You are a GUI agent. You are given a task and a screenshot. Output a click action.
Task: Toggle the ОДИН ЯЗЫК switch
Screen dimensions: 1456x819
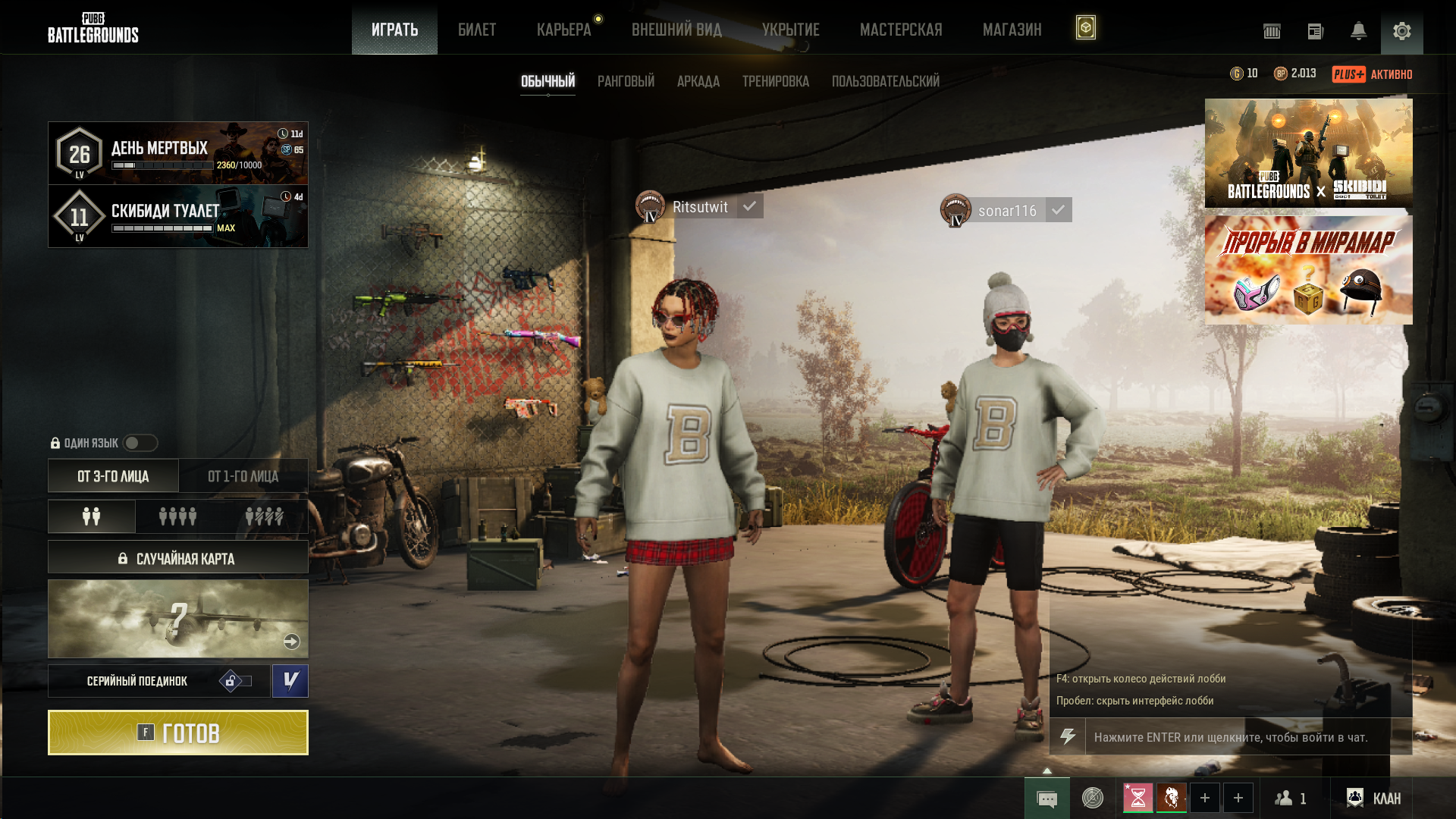point(140,443)
